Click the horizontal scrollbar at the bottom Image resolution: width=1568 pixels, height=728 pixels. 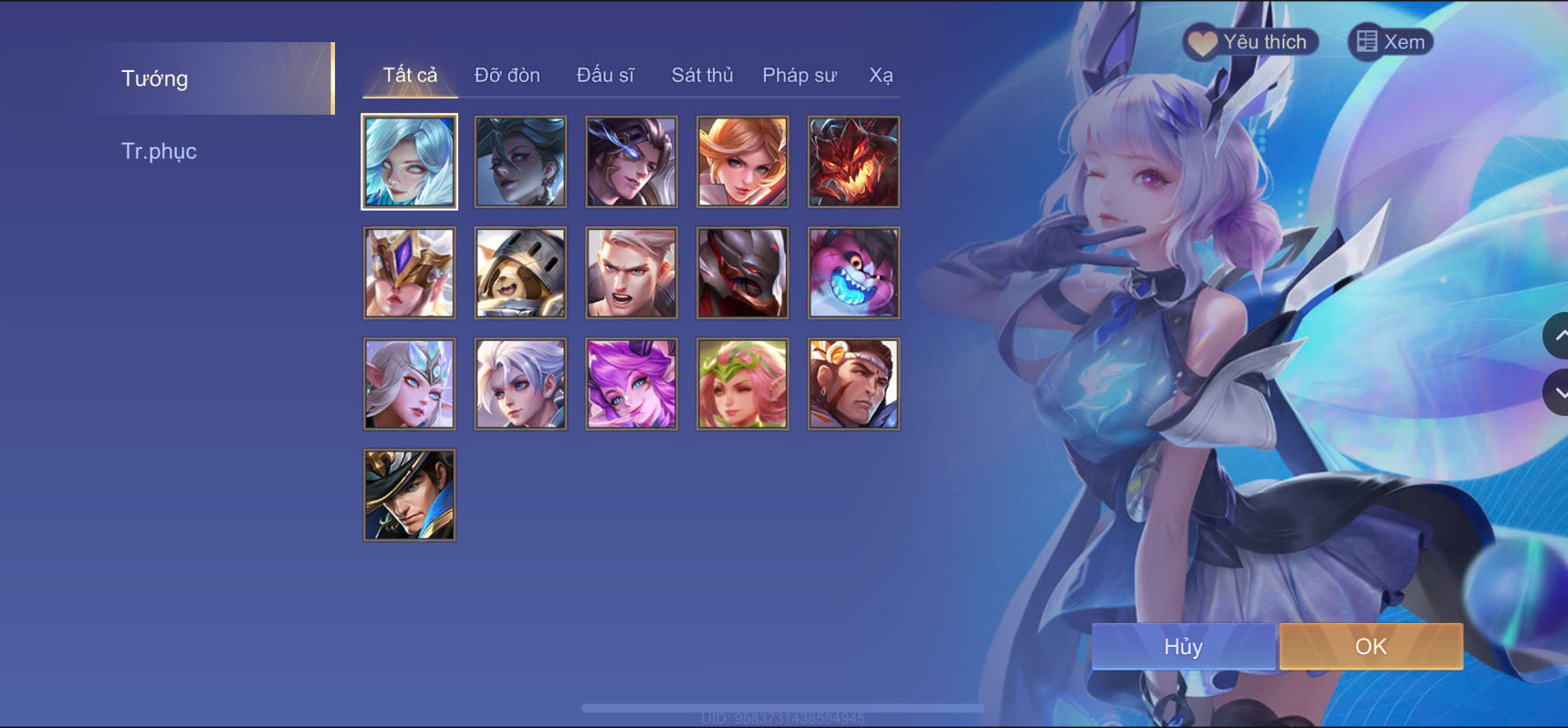[783, 707]
